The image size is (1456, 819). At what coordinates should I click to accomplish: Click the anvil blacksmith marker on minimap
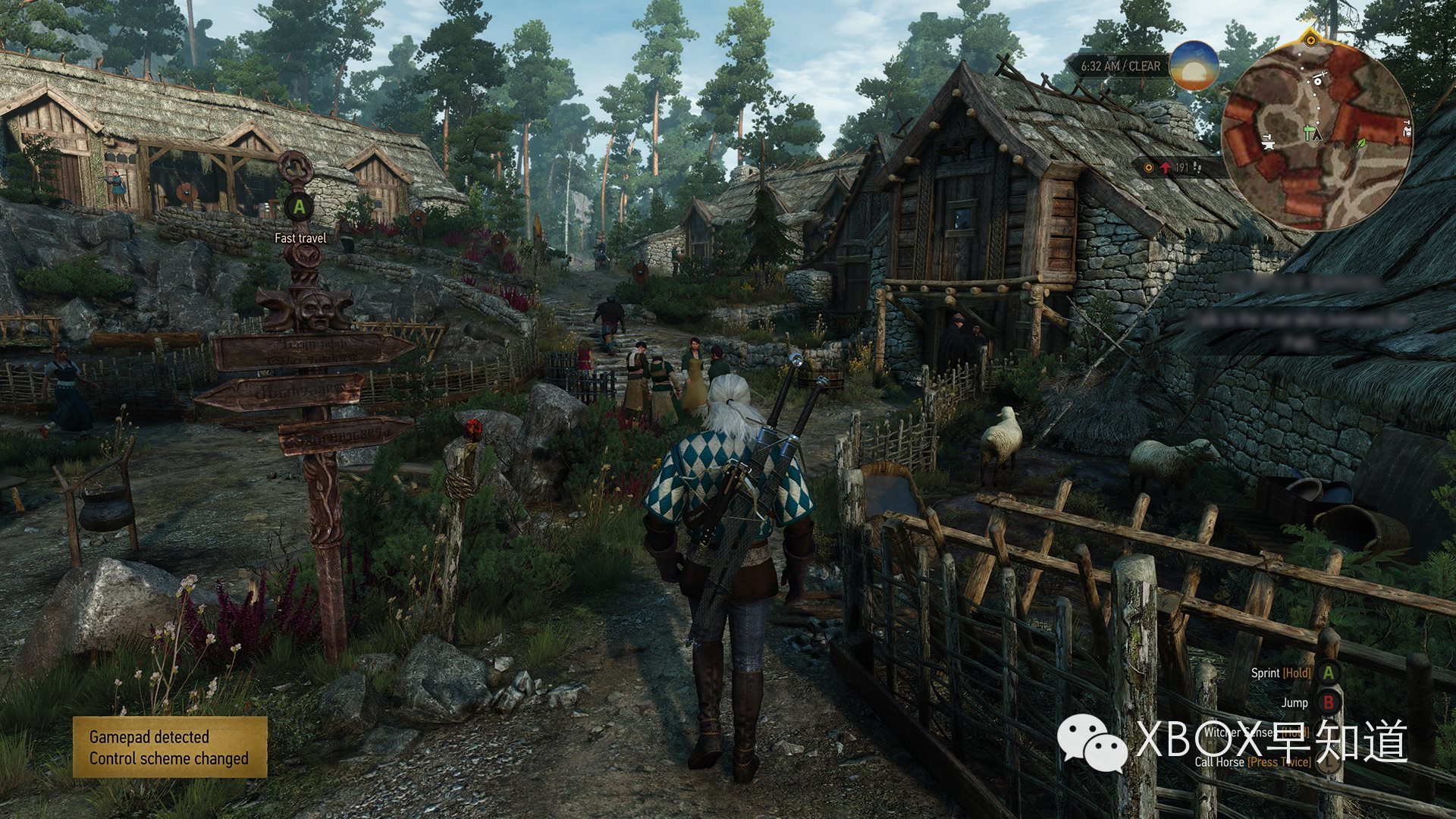(x=1267, y=141)
